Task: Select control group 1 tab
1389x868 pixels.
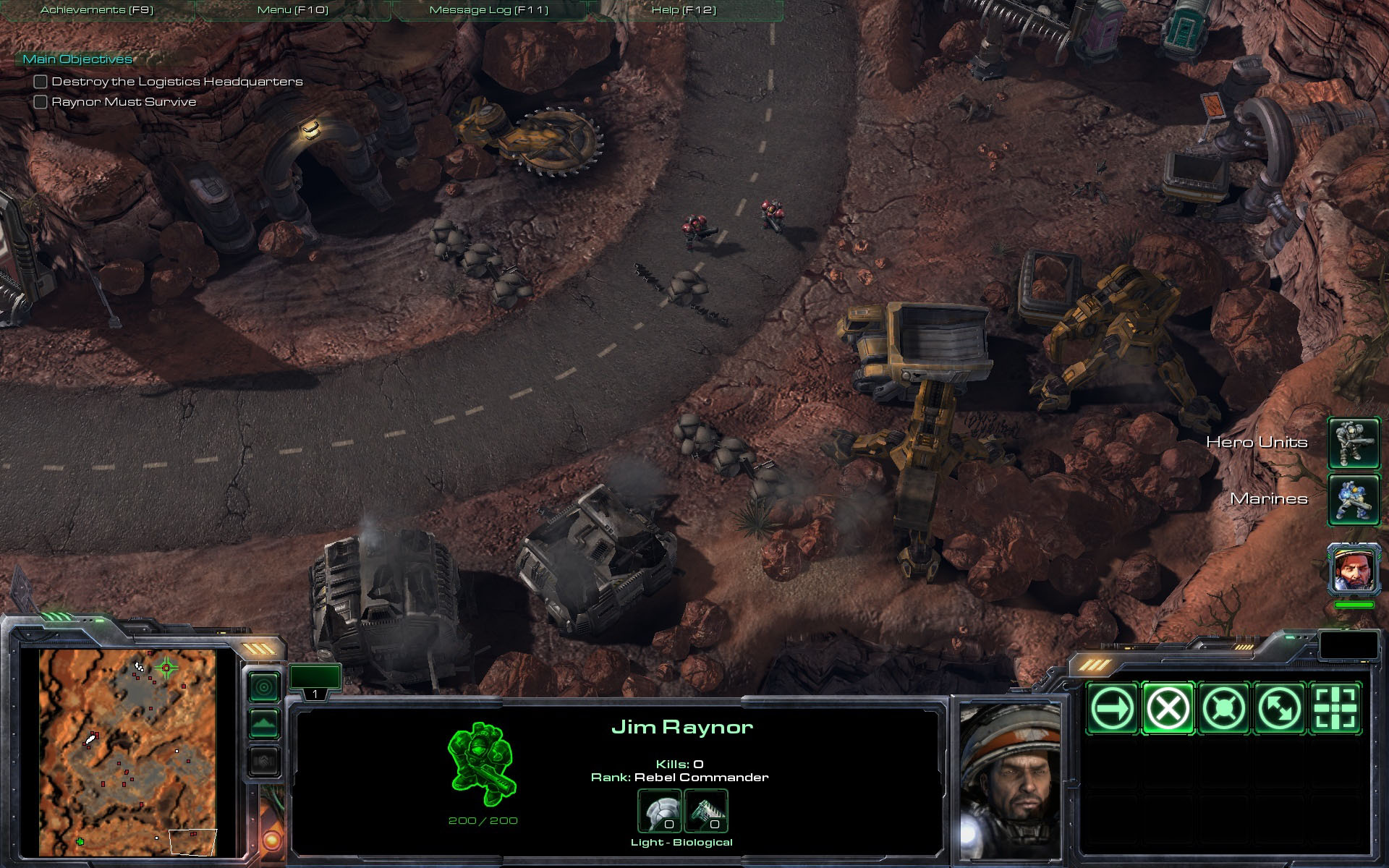Action: [x=315, y=681]
